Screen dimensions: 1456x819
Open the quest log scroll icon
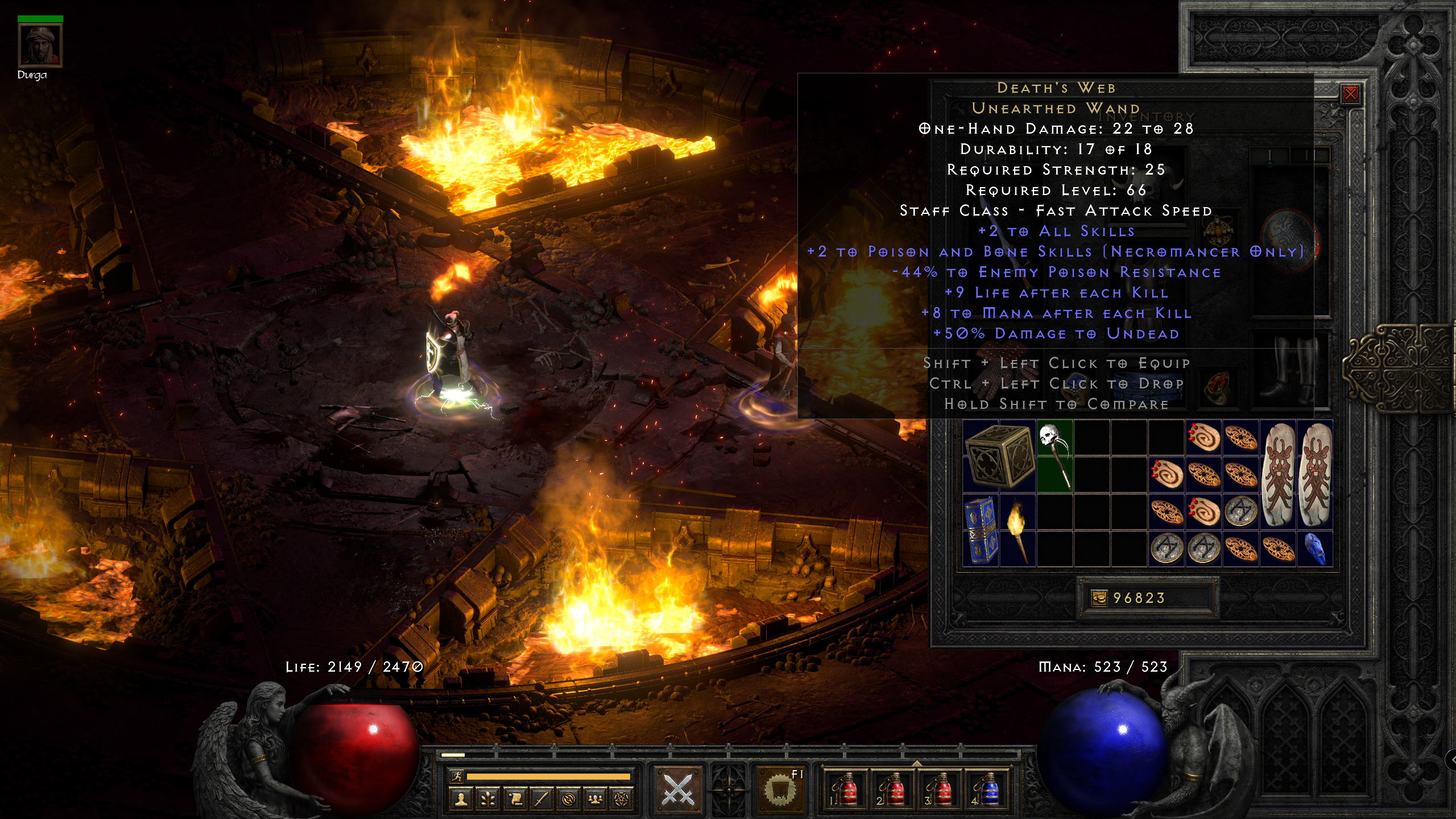[x=514, y=800]
